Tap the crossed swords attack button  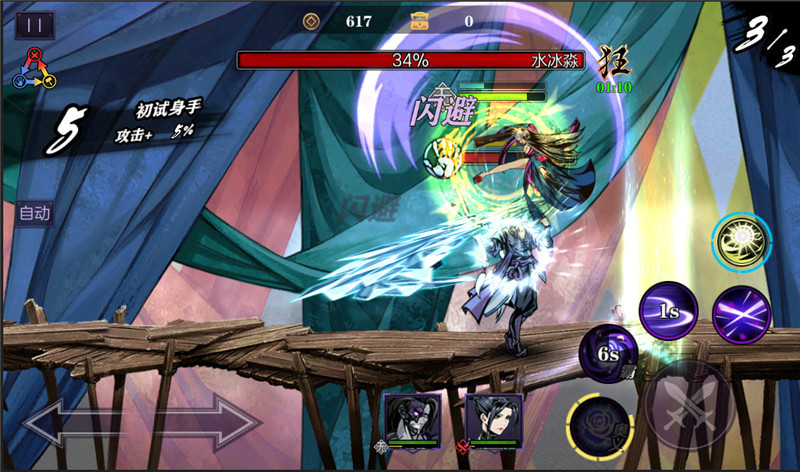tap(689, 406)
